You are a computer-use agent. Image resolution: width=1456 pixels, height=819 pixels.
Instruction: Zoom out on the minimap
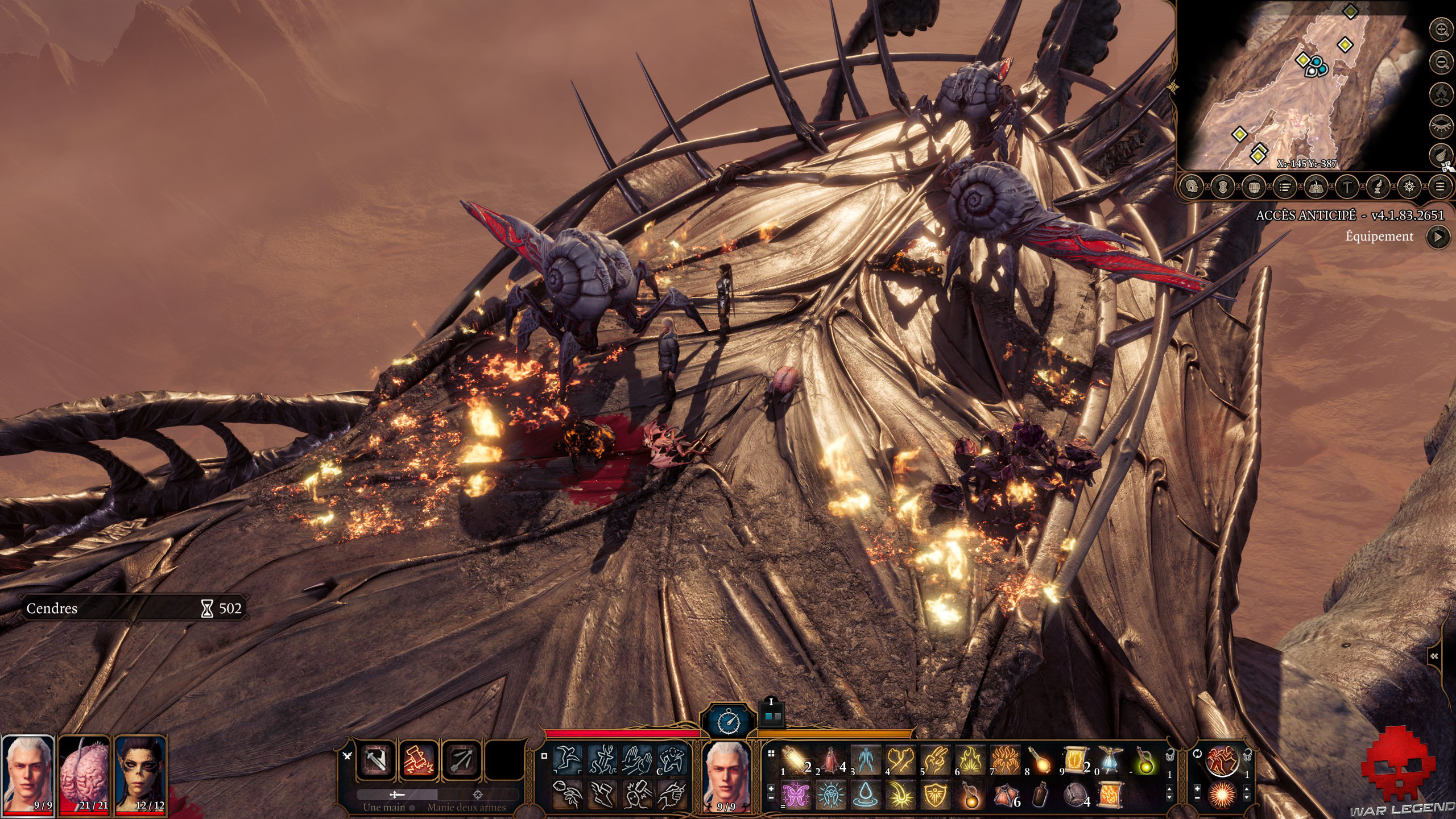click(x=1441, y=61)
